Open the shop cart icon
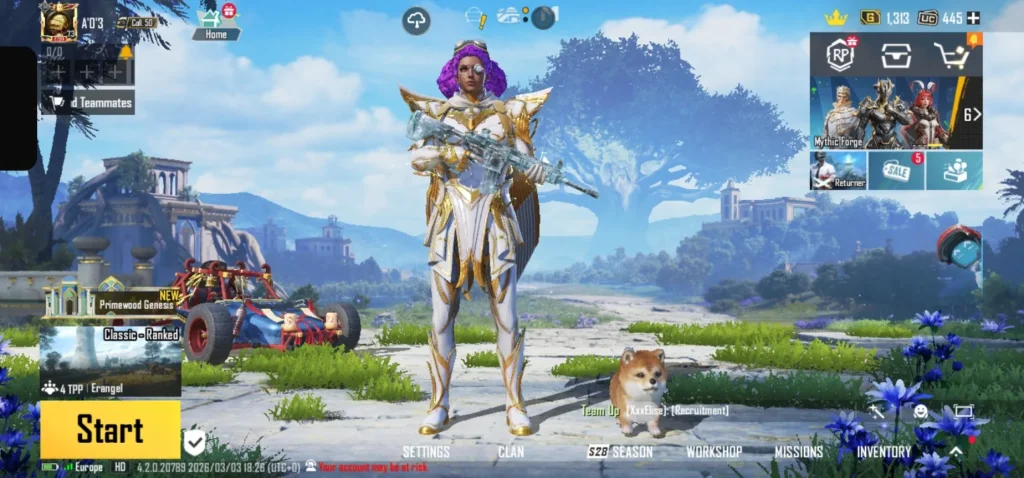 [953, 56]
